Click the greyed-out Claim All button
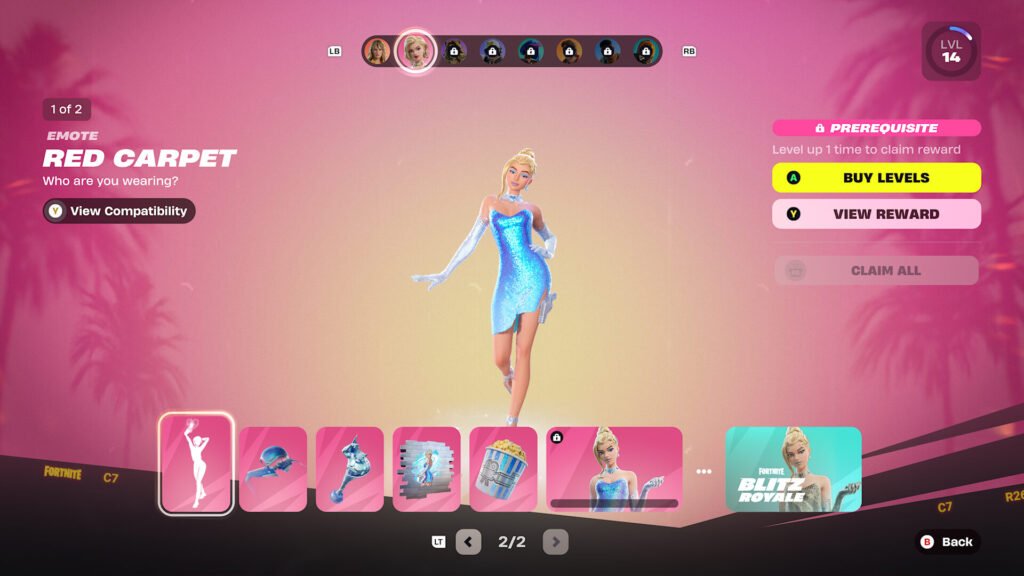Viewport: 1024px width, 576px height. [876, 270]
